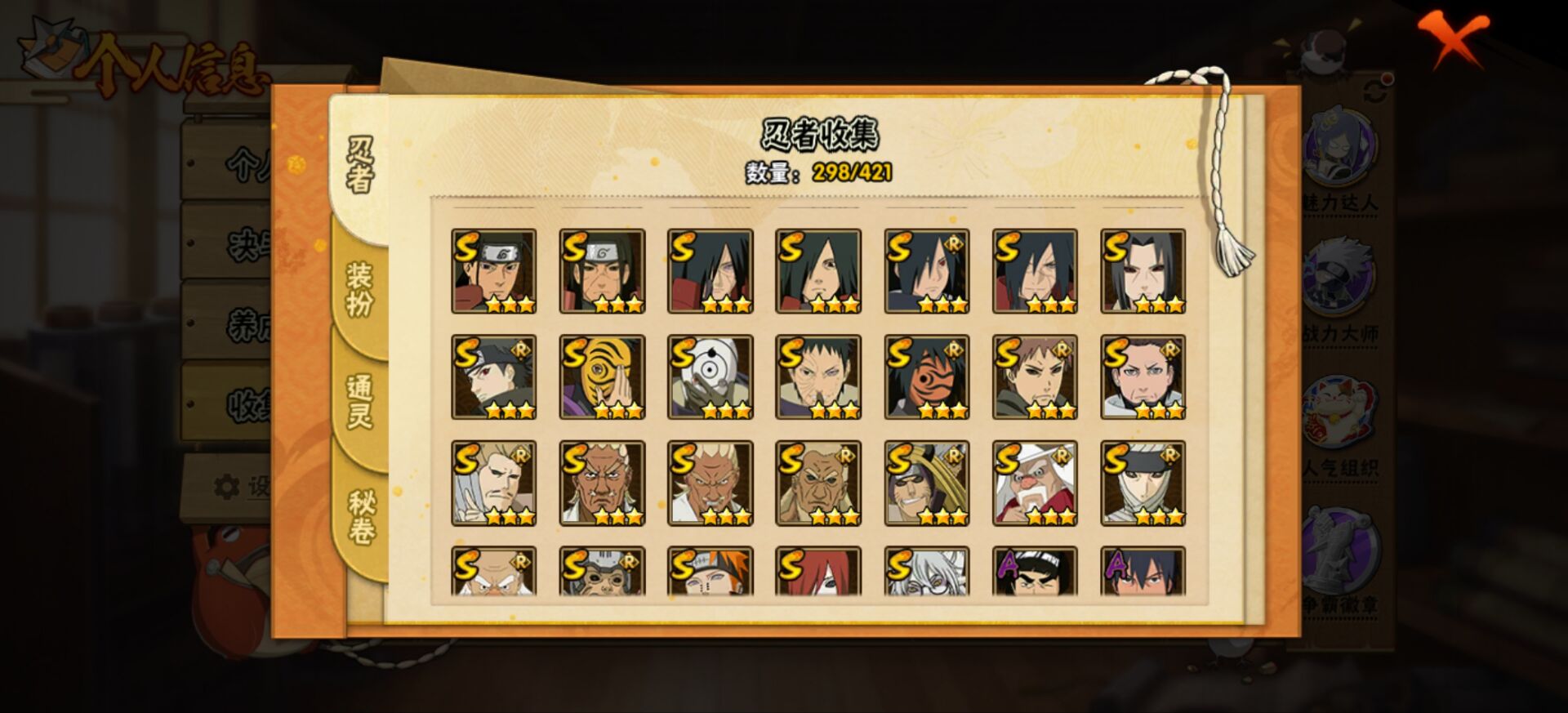The image size is (1568, 713).
Task: Select the masked Tobi ninja portrait
Action: click(602, 376)
